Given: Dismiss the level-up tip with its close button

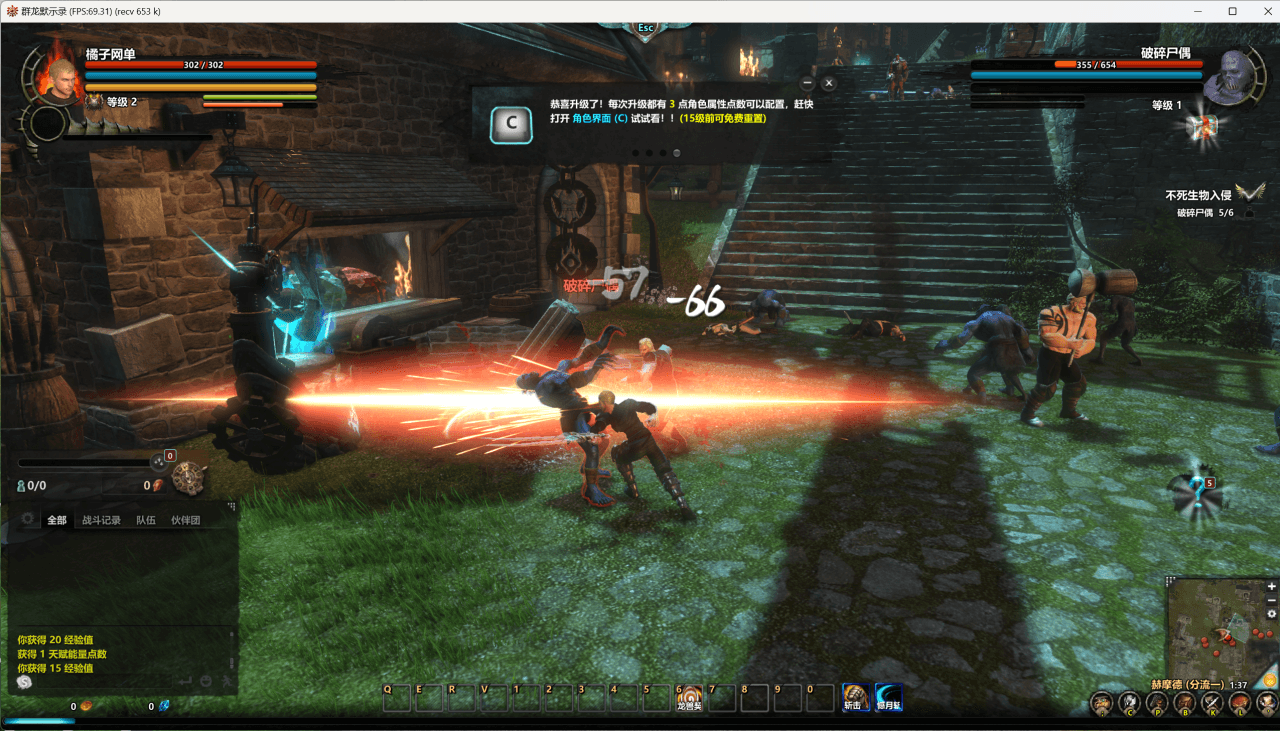Looking at the screenshot, I should [x=829, y=81].
